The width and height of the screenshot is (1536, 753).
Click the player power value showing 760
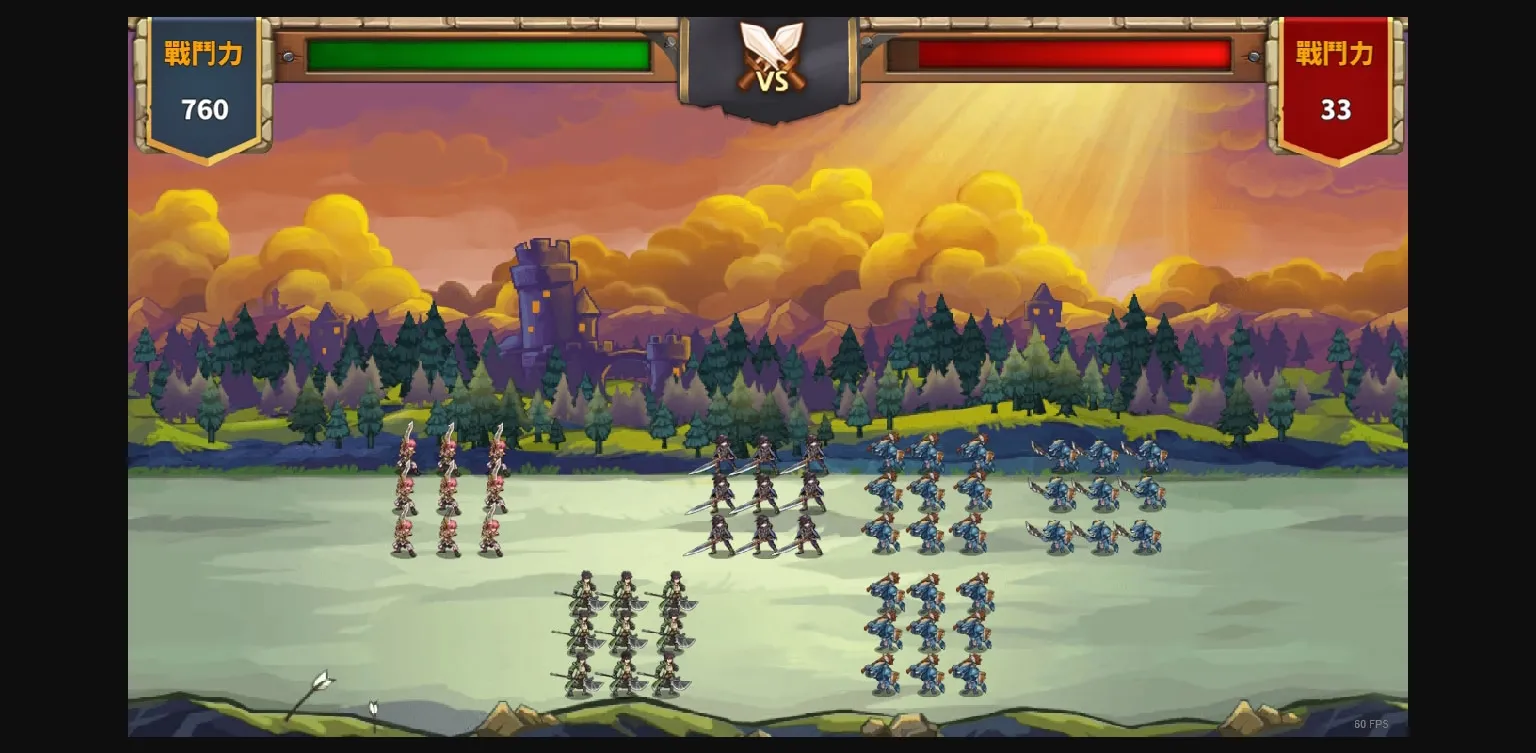click(x=203, y=110)
